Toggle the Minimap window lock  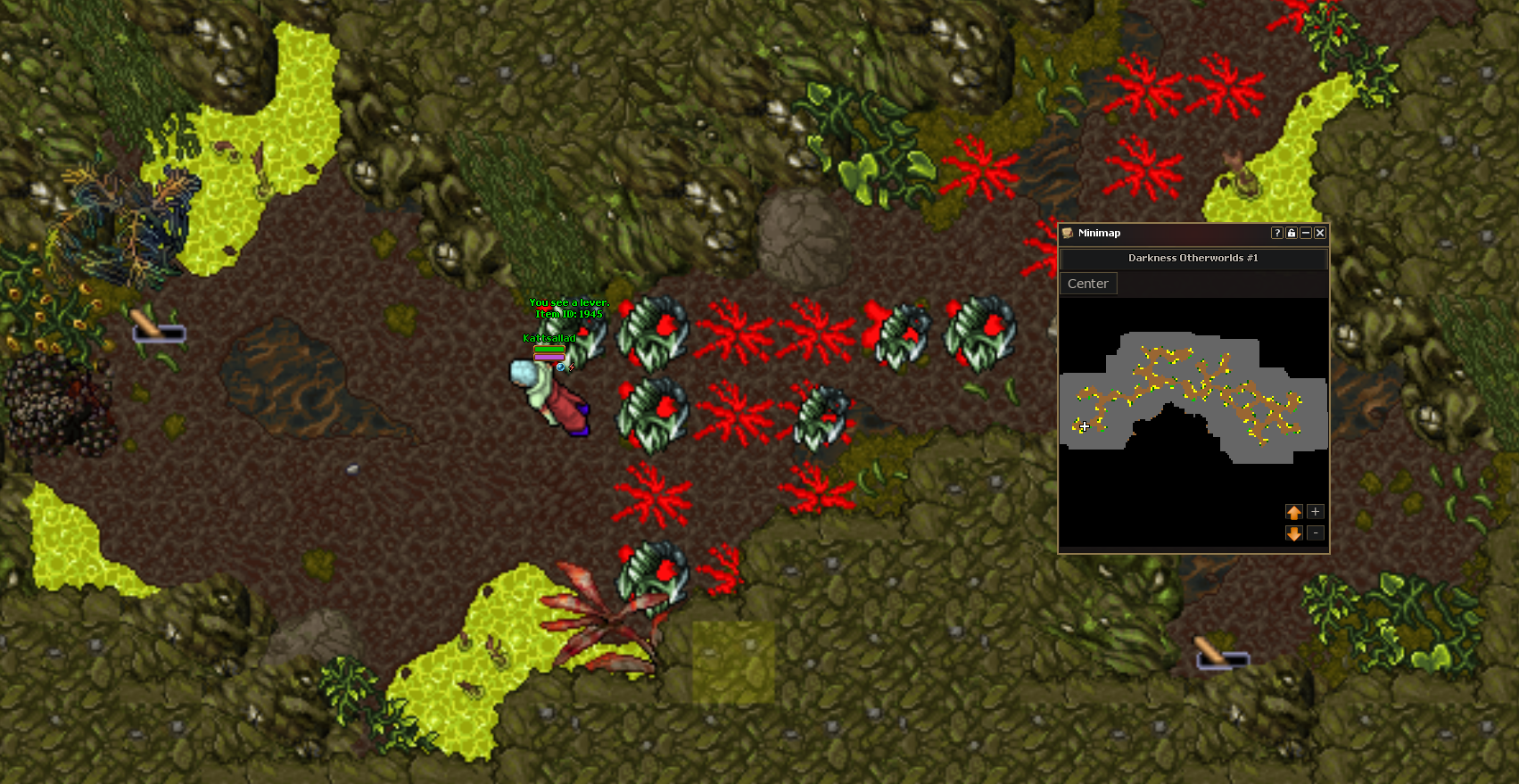(1292, 233)
